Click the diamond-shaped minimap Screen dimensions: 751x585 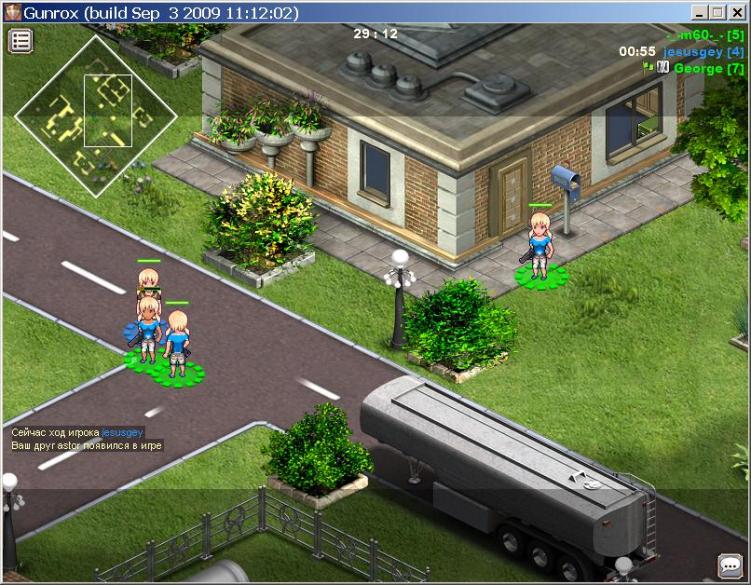96,113
